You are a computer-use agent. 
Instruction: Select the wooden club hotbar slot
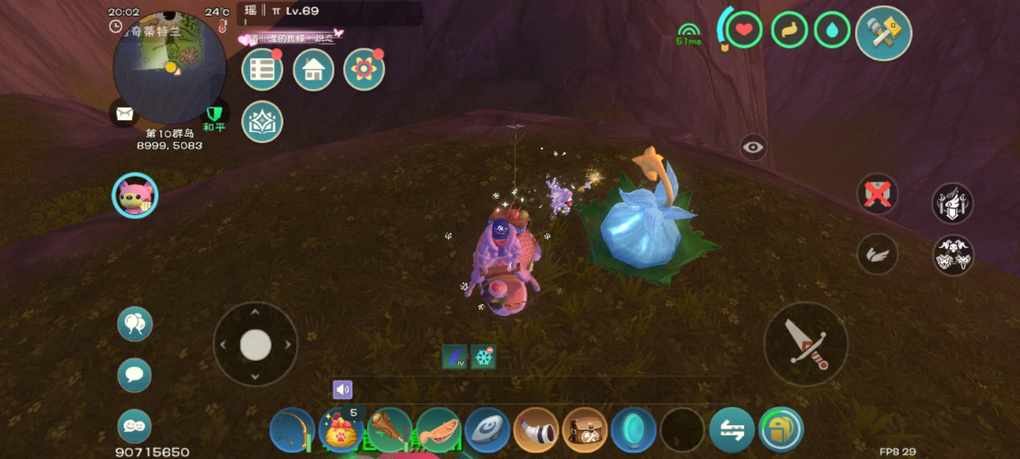click(389, 431)
